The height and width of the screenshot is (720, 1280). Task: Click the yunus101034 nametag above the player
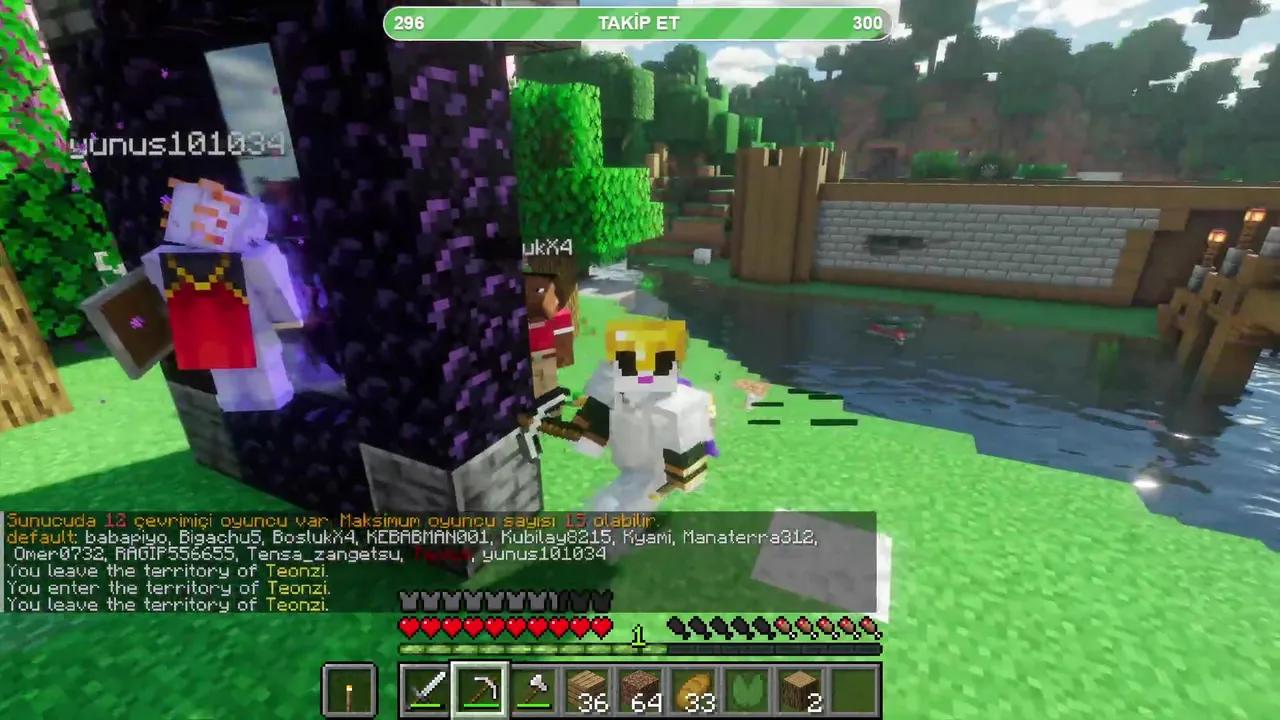(176, 145)
